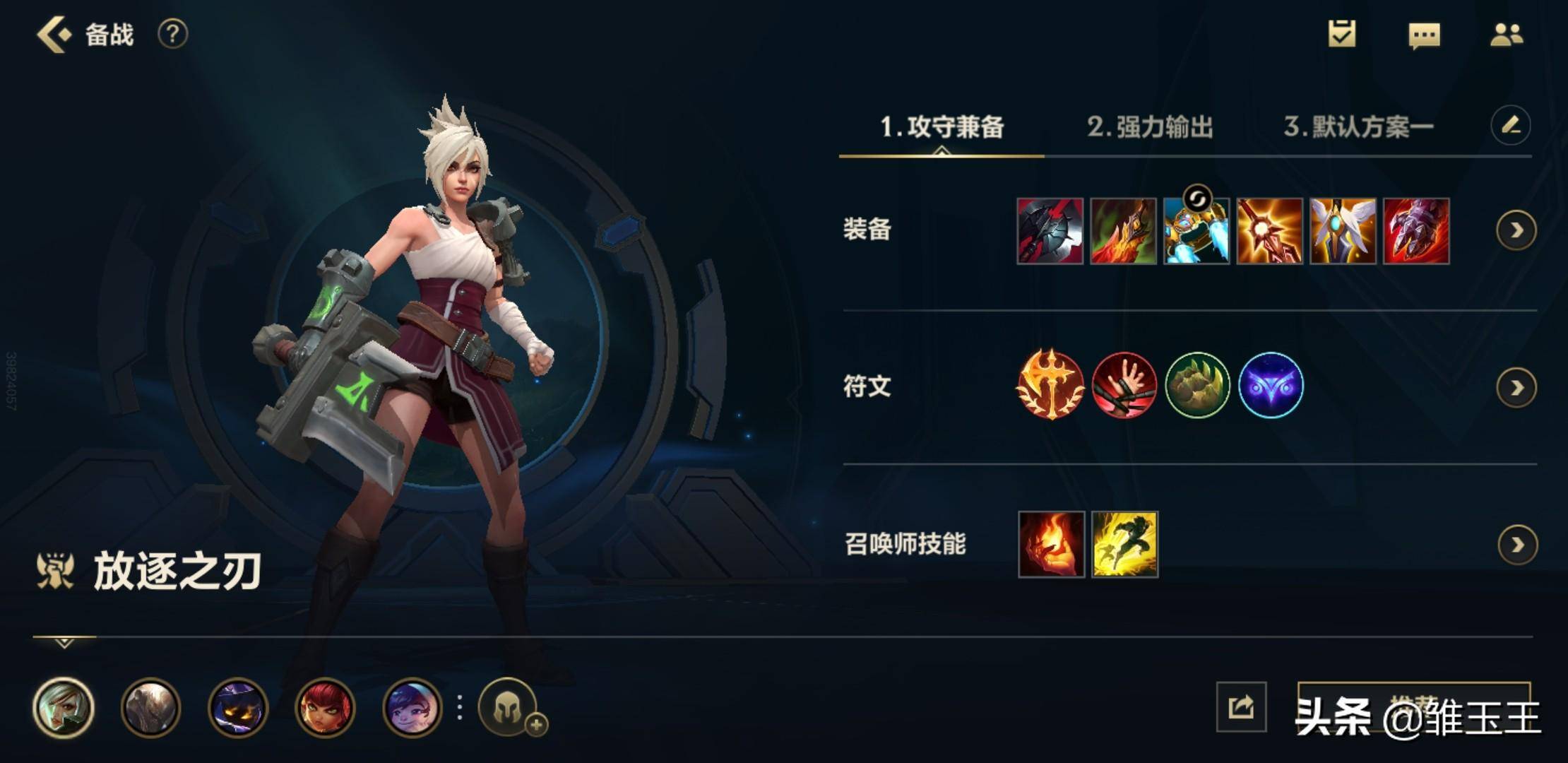This screenshot has height=763, width=1568.
Task: Select the purple owl rune icon
Action: click(x=1271, y=385)
